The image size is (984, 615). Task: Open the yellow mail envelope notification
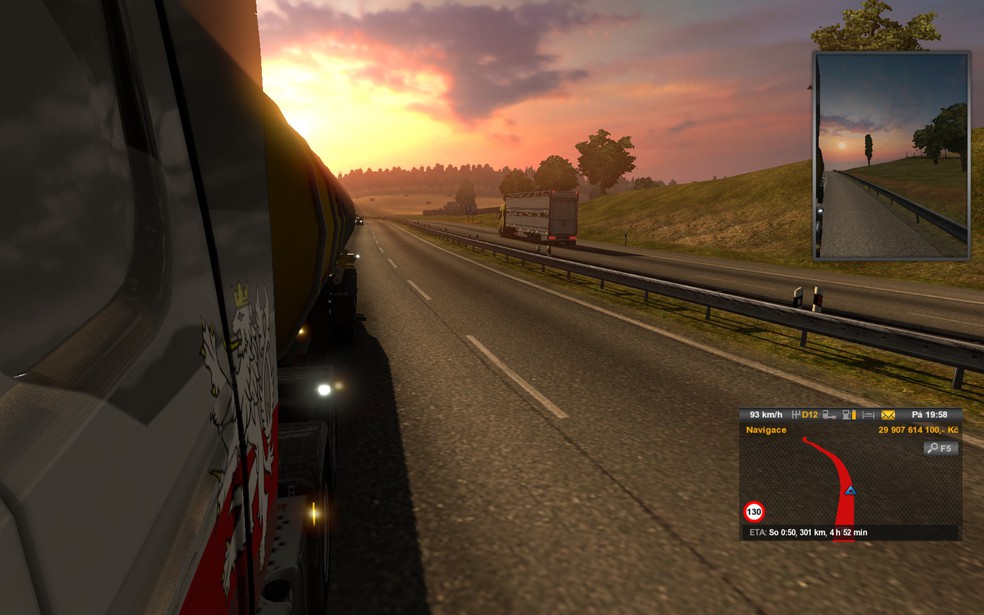[x=888, y=415]
